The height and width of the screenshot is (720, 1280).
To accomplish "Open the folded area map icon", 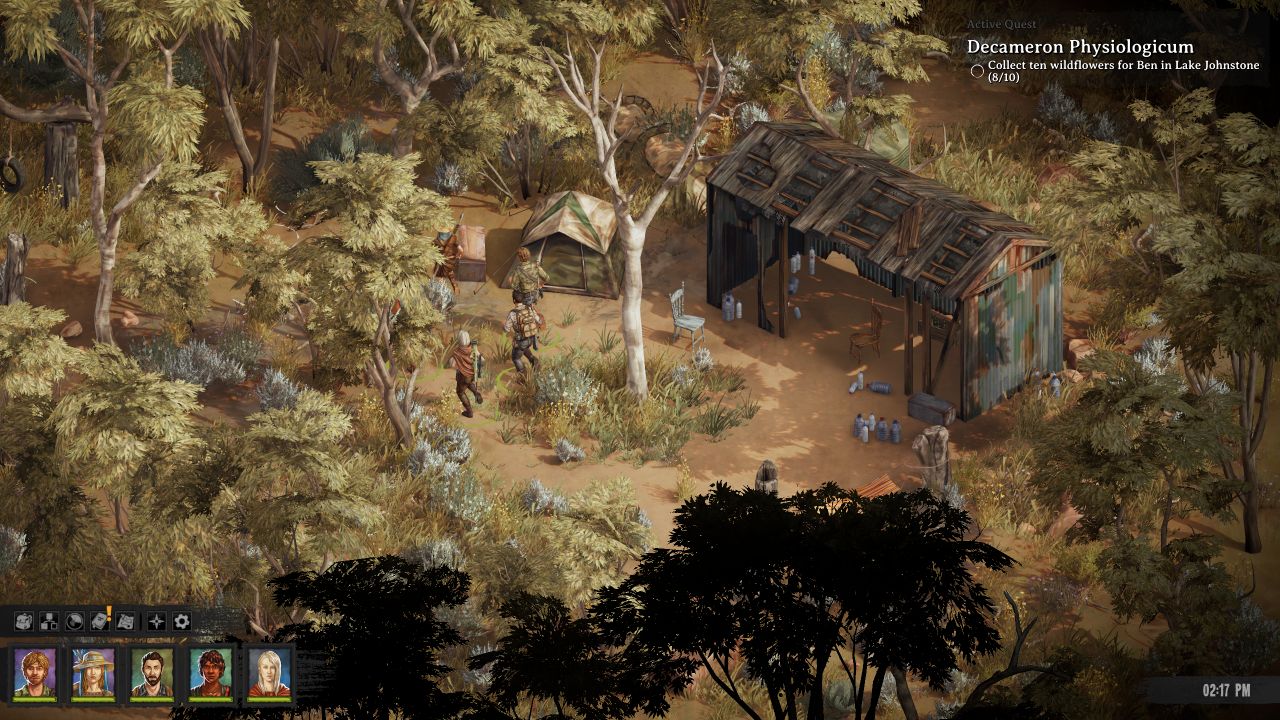I will 126,621.
